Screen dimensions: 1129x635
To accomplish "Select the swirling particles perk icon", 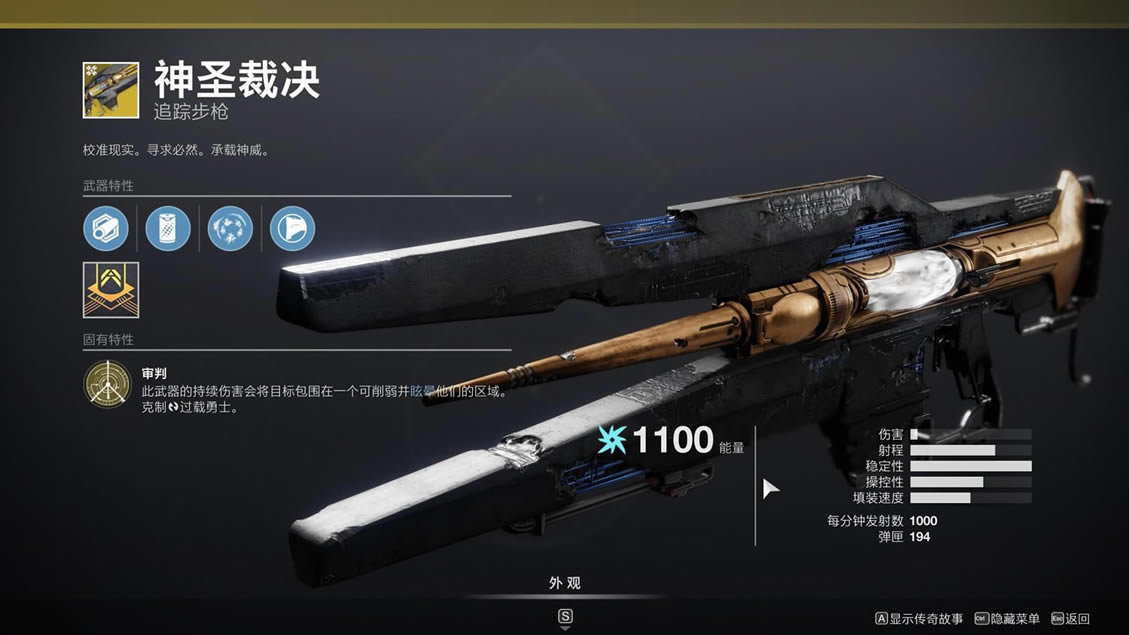I will pyautogui.click(x=230, y=229).
